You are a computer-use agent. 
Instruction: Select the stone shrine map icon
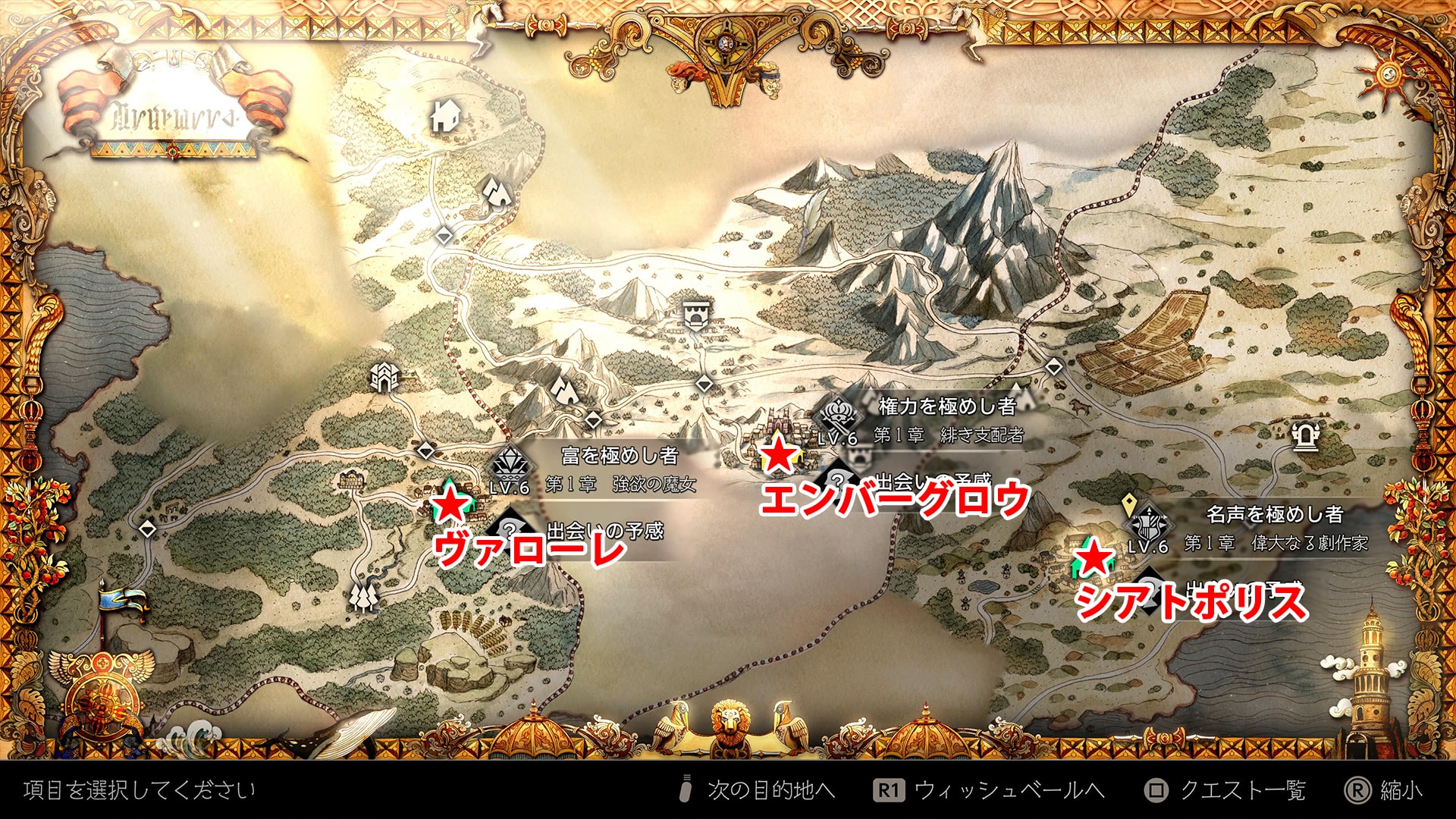coord(1304,436)
